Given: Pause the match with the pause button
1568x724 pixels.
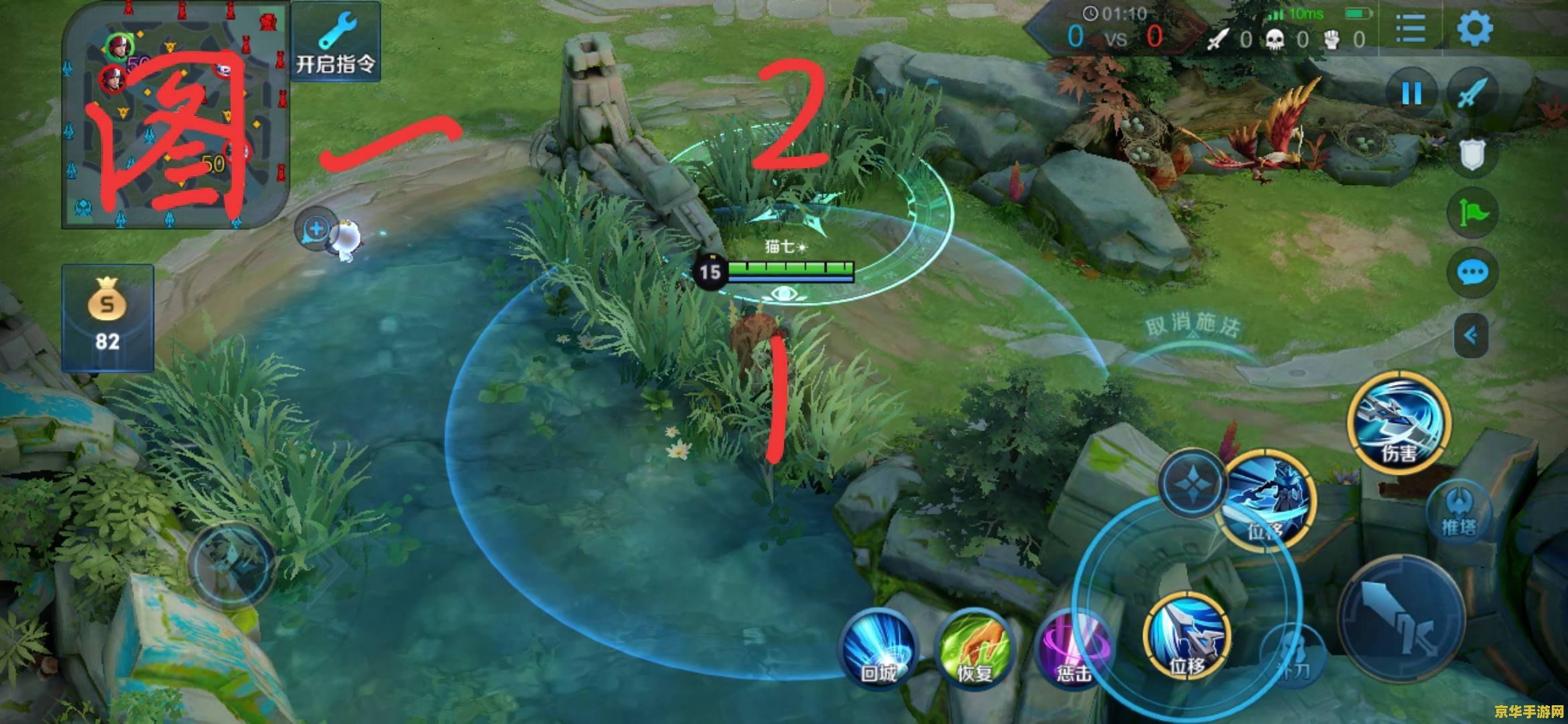Looking at the screenshot, I should pyautogui.click(x=1412, y=93).
